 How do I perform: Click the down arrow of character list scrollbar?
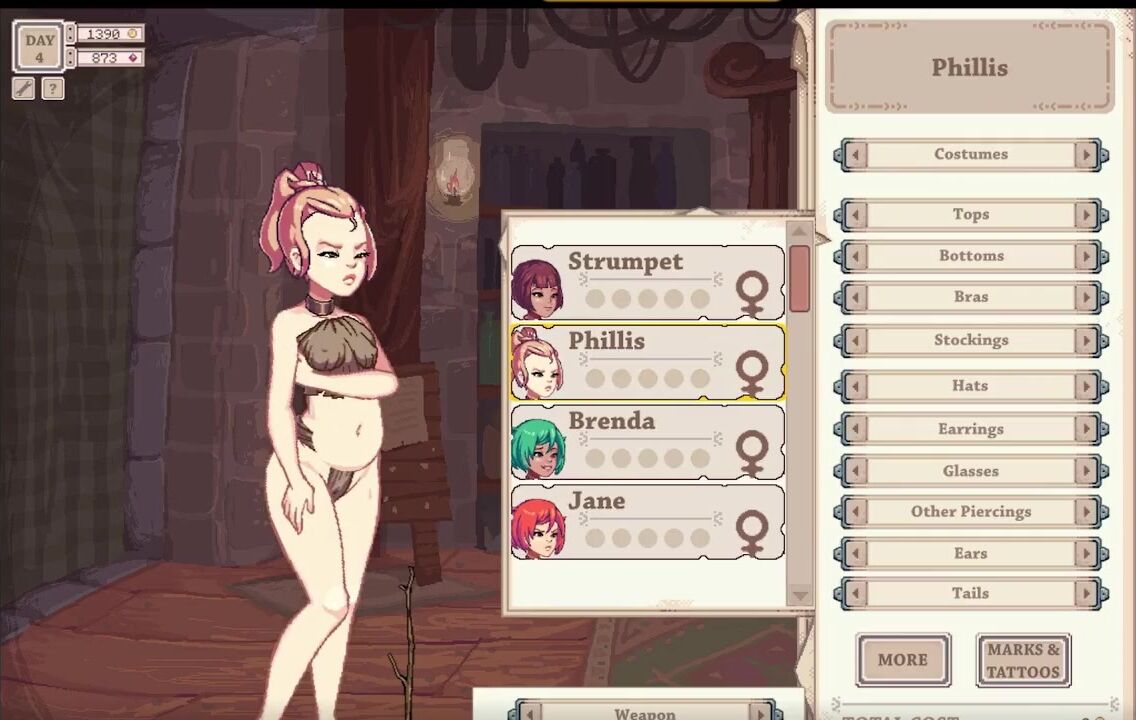(x=800, y=596)
